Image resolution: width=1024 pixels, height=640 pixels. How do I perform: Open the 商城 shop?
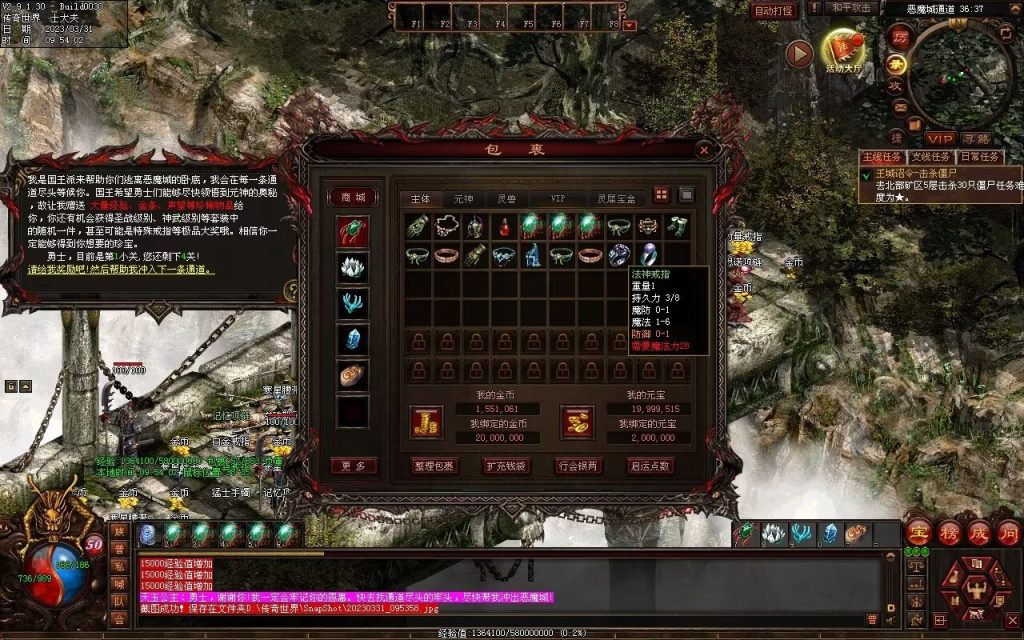(x=353, y=197)
